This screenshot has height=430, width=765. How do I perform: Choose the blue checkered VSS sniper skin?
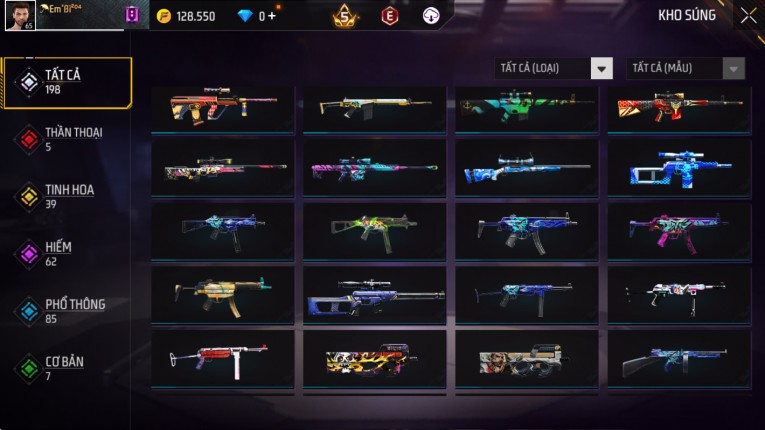(678, 167)
